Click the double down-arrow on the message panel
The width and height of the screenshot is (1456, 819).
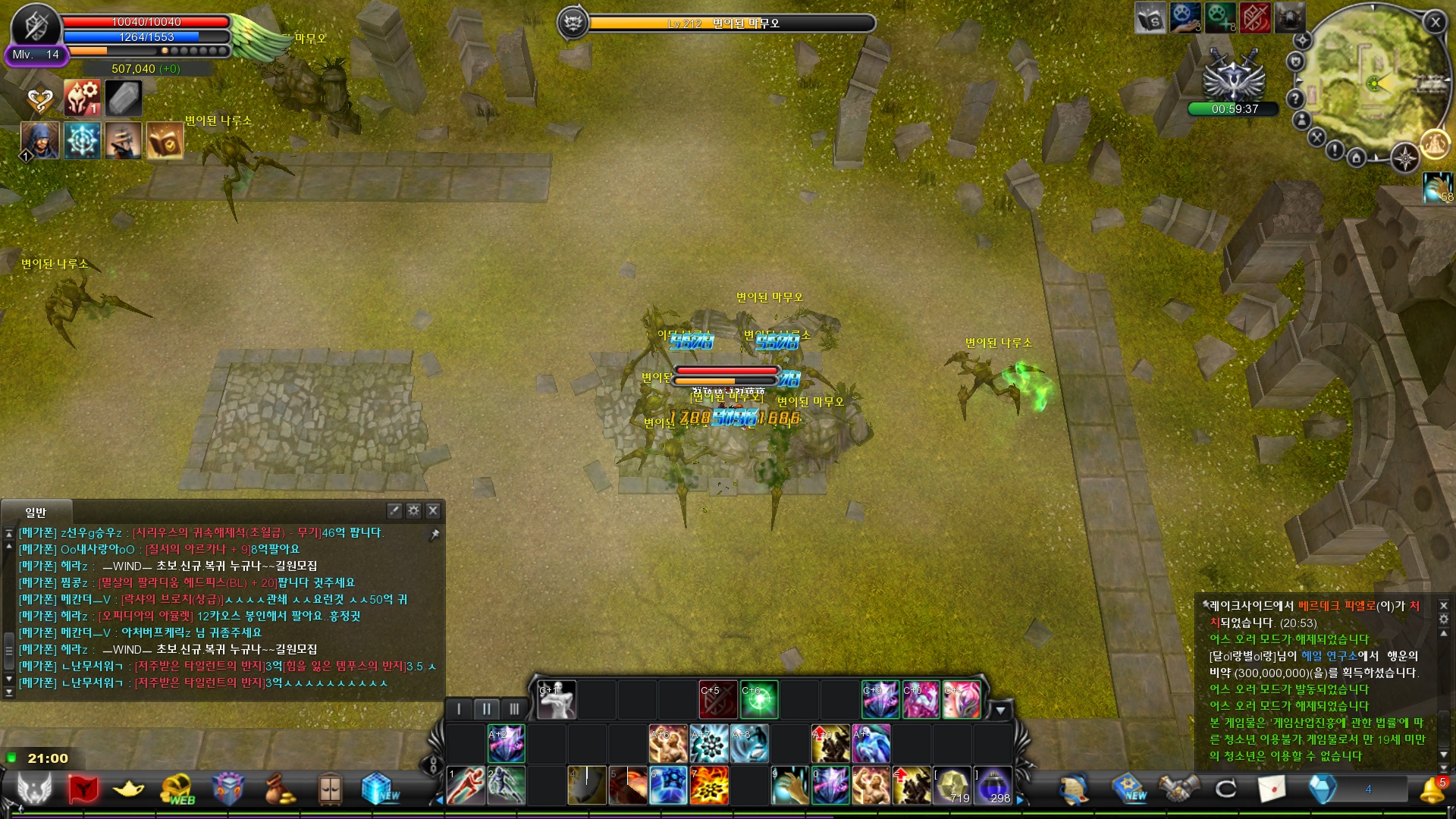coord(1444,768)
